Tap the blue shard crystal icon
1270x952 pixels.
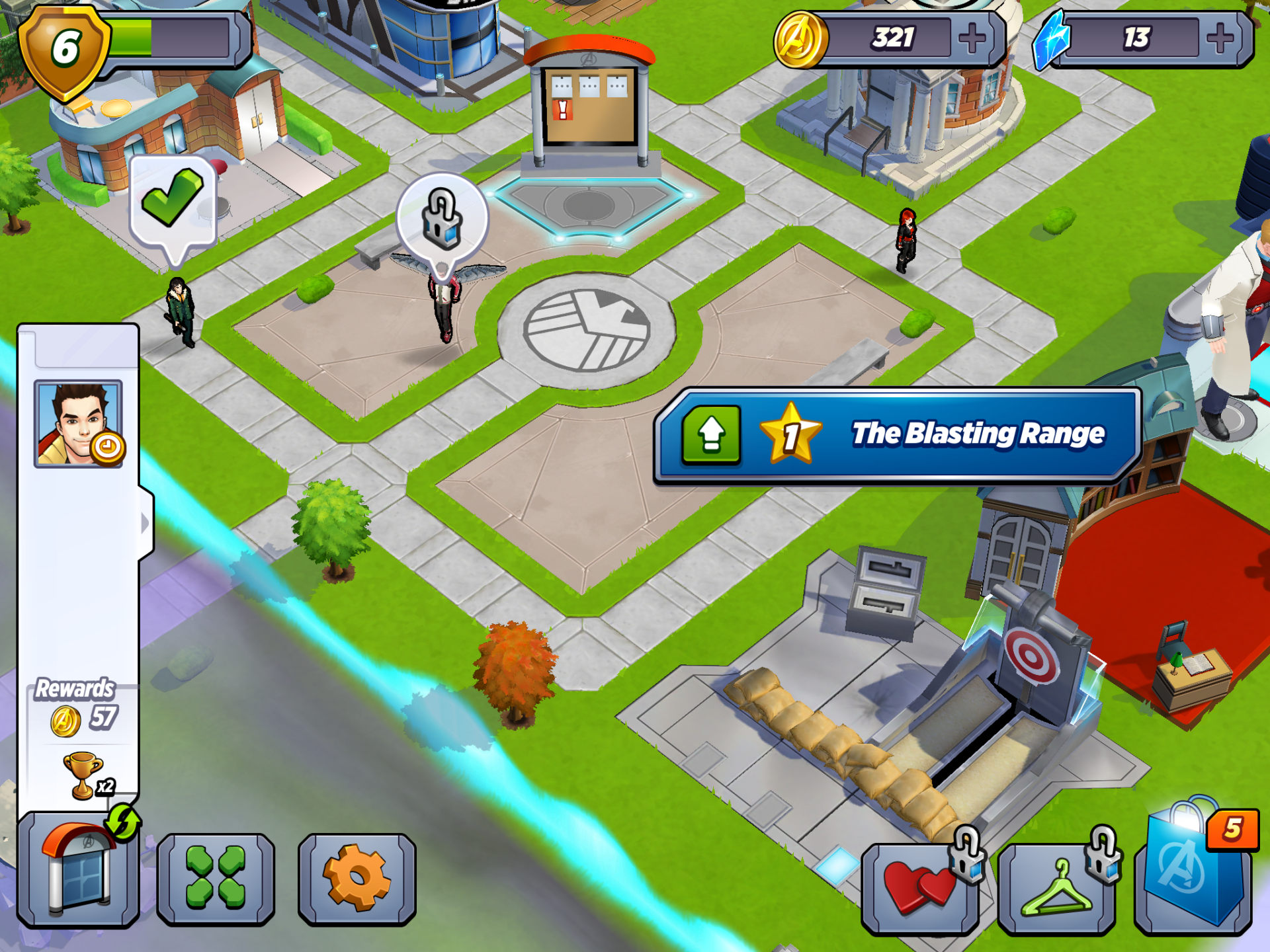(1053, 40)
